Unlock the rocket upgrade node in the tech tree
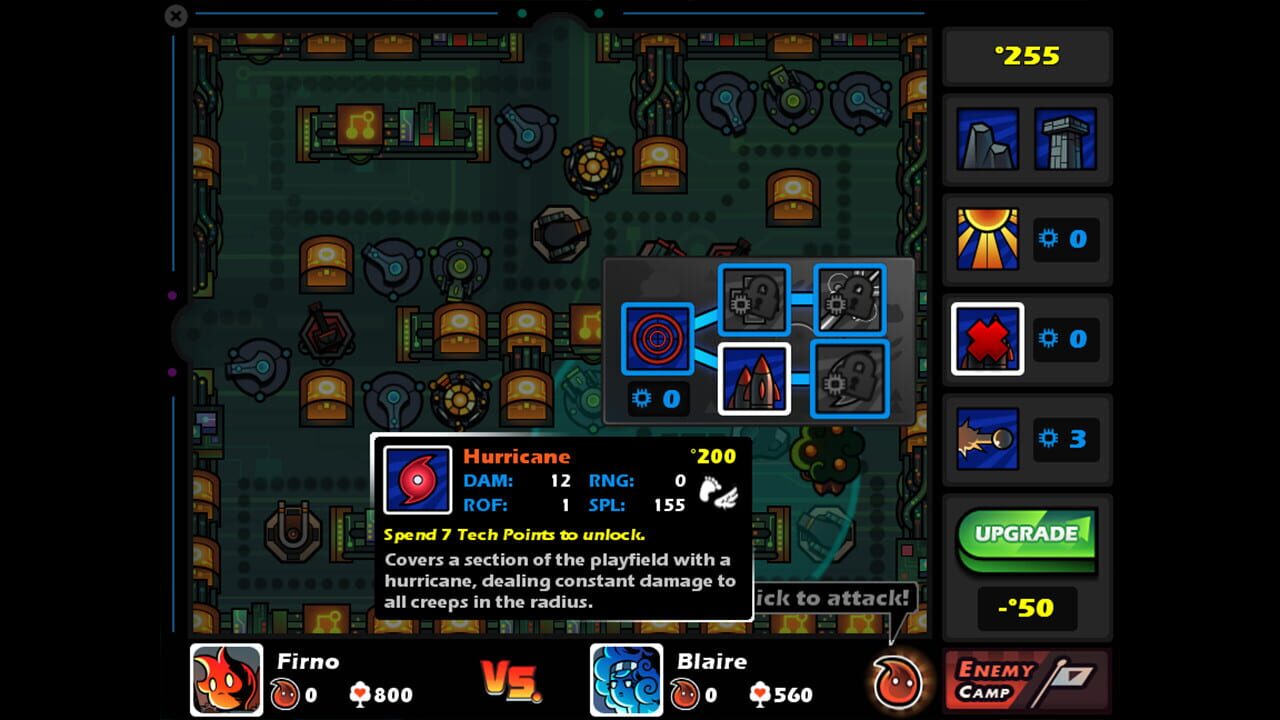 pos(756,381)
